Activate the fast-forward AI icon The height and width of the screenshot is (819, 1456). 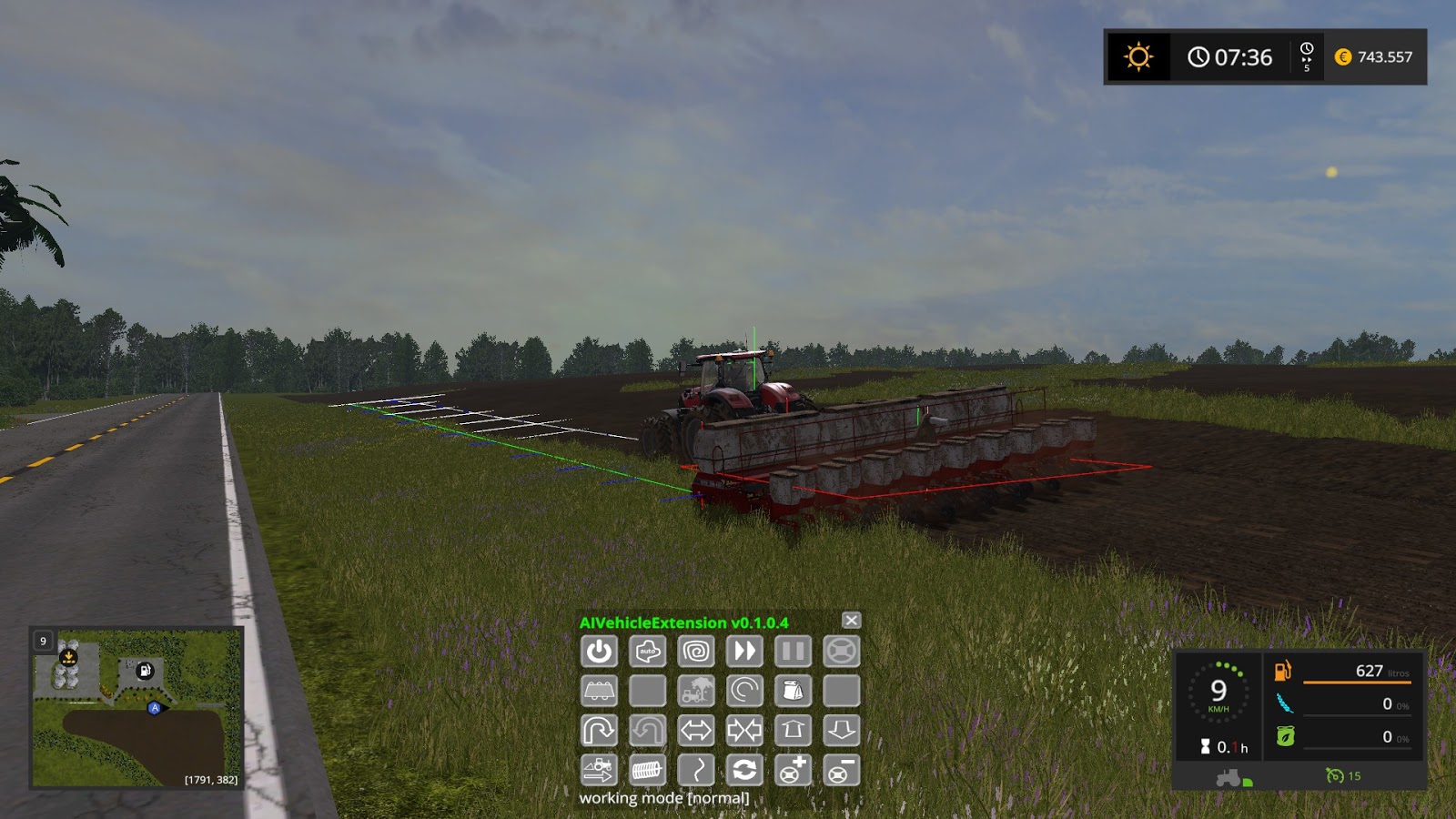click(x=745, y=652)
